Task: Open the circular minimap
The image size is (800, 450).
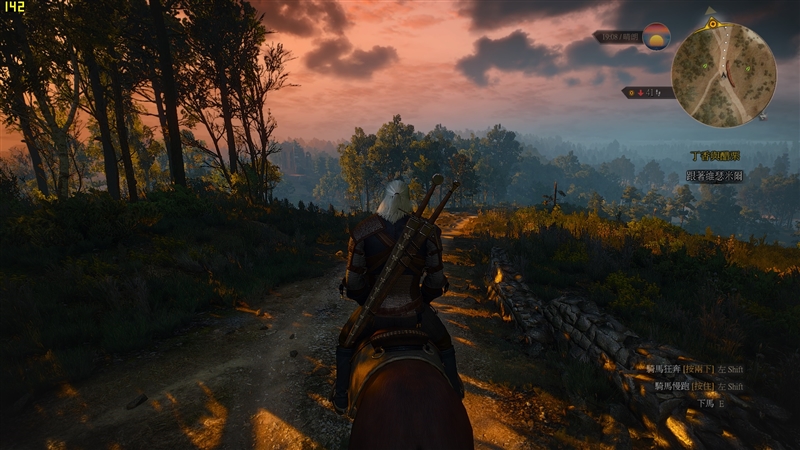Action: pyautogui.click(x=723, y=74)
